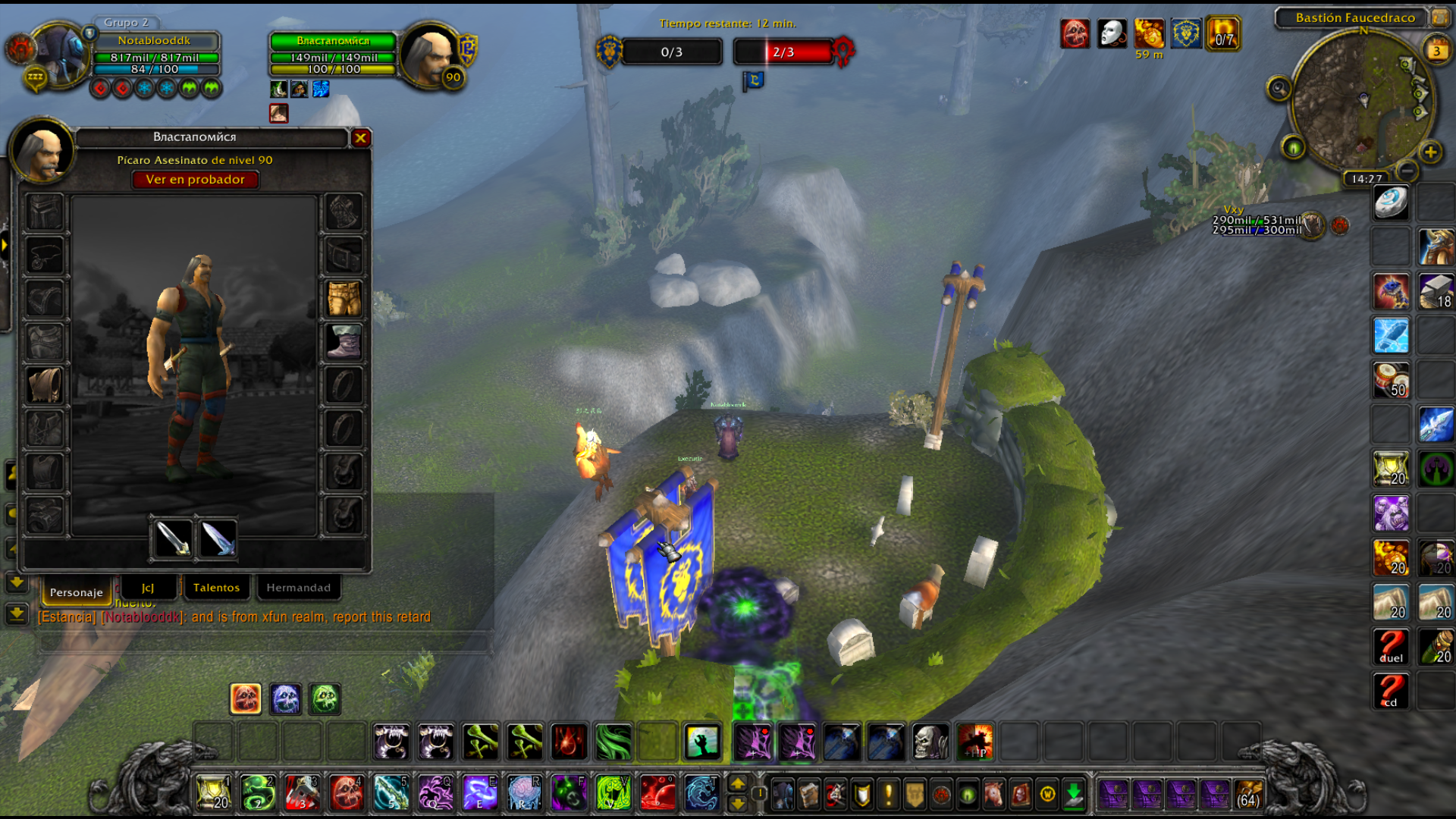Activate the '+HP' macro icon
1456x819 pixels.
pos(974,742)
